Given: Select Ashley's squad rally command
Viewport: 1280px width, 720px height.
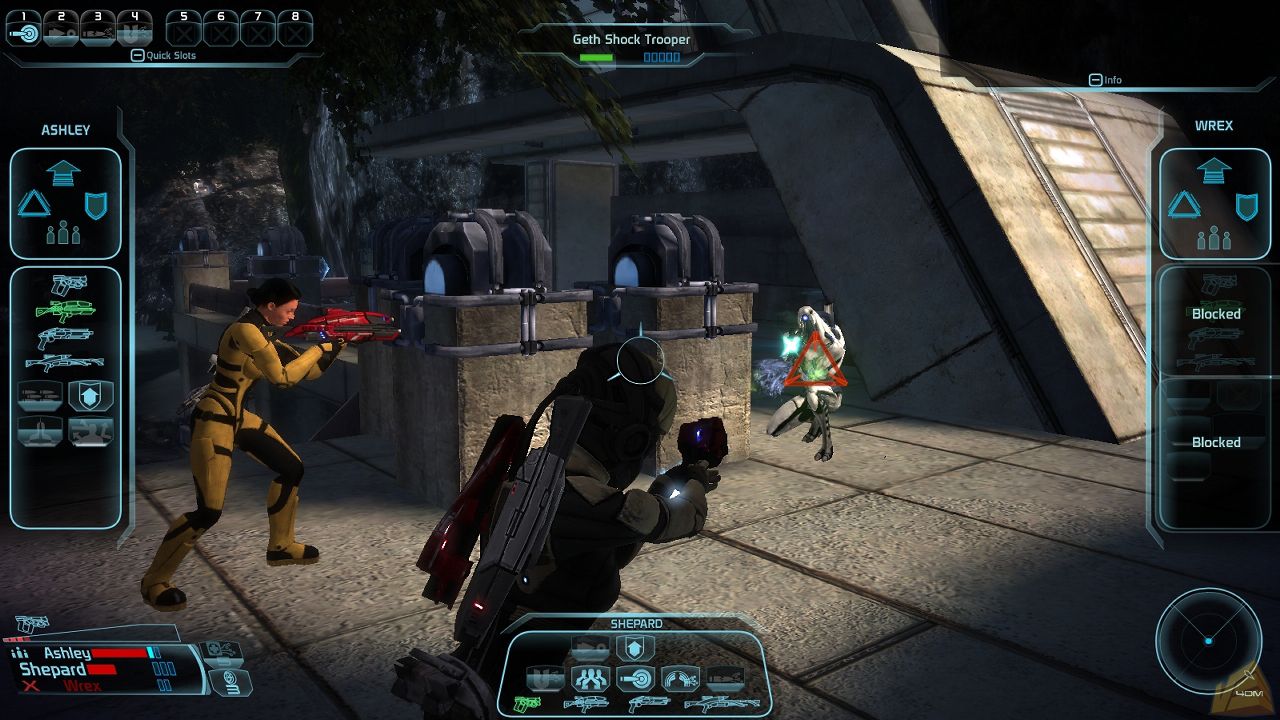Looking at the screenshot, I should pos(64,235).
